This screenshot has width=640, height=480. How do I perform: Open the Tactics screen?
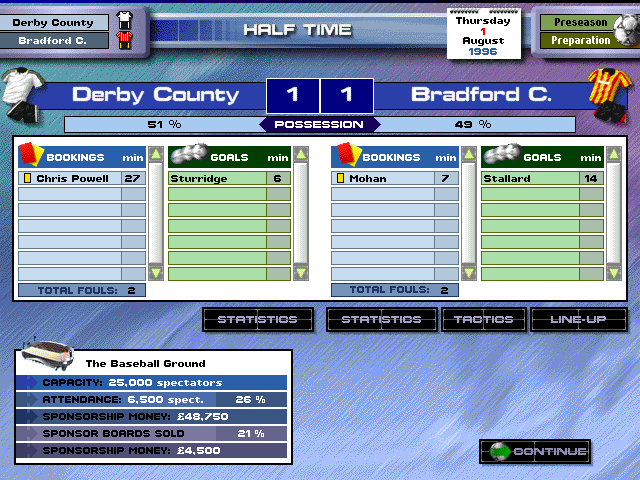(484, 320)
